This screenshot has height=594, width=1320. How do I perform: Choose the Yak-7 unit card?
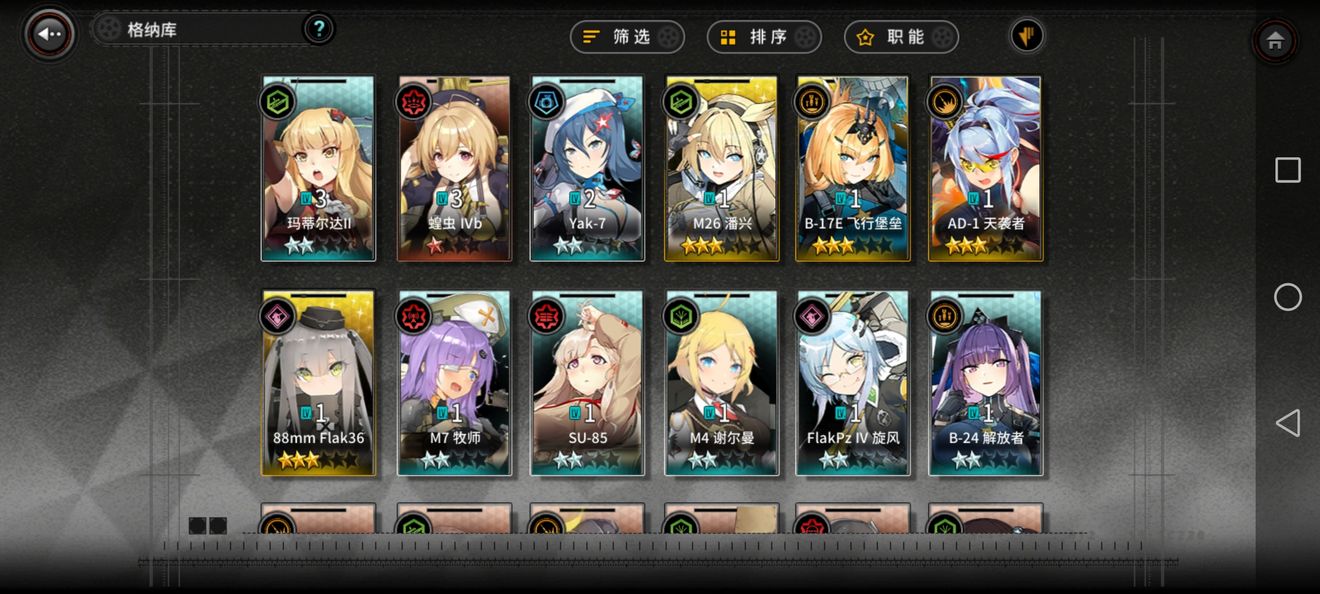(x=587, y=168)
